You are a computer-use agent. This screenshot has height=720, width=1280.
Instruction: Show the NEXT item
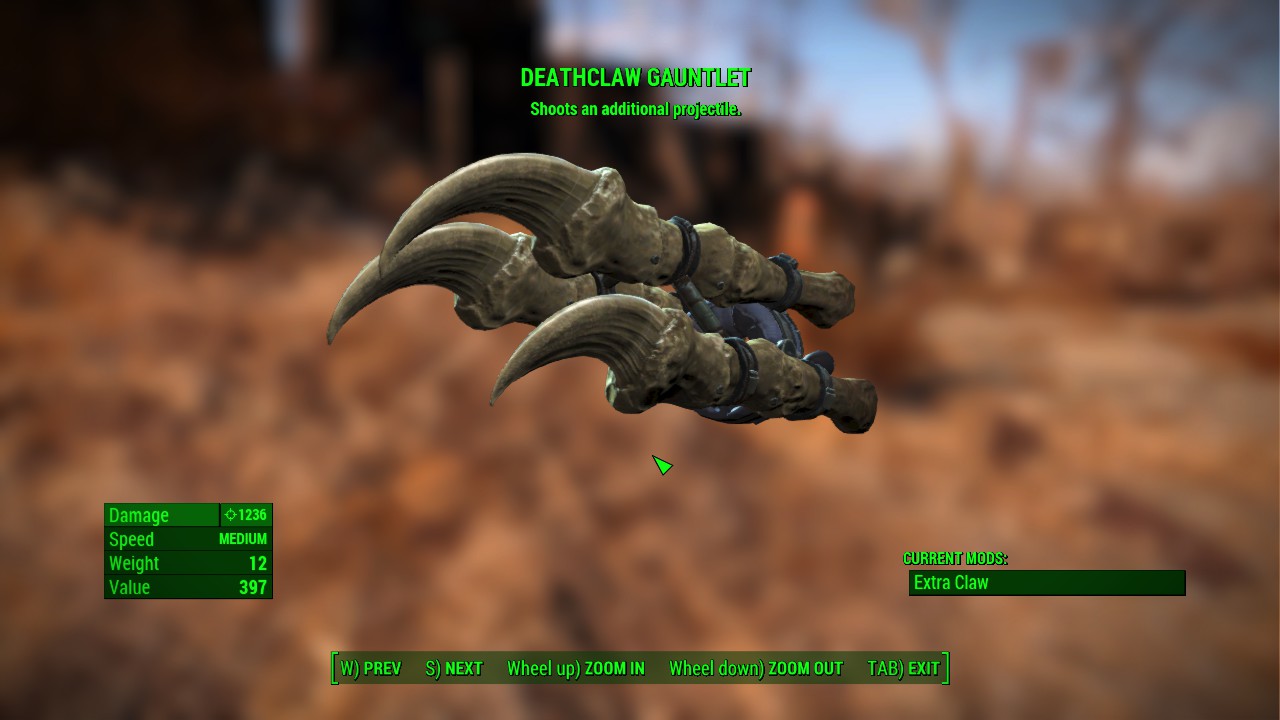click(x=454, y=668)
